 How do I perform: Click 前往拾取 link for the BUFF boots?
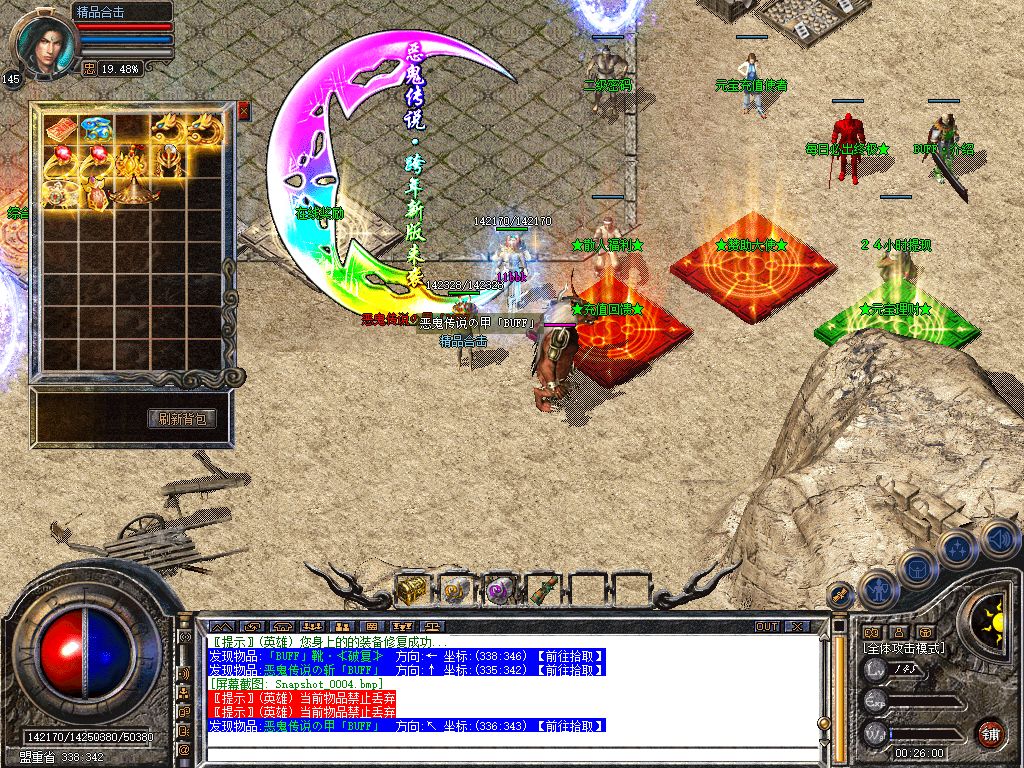pyautogui.click(x=570, y=656)
